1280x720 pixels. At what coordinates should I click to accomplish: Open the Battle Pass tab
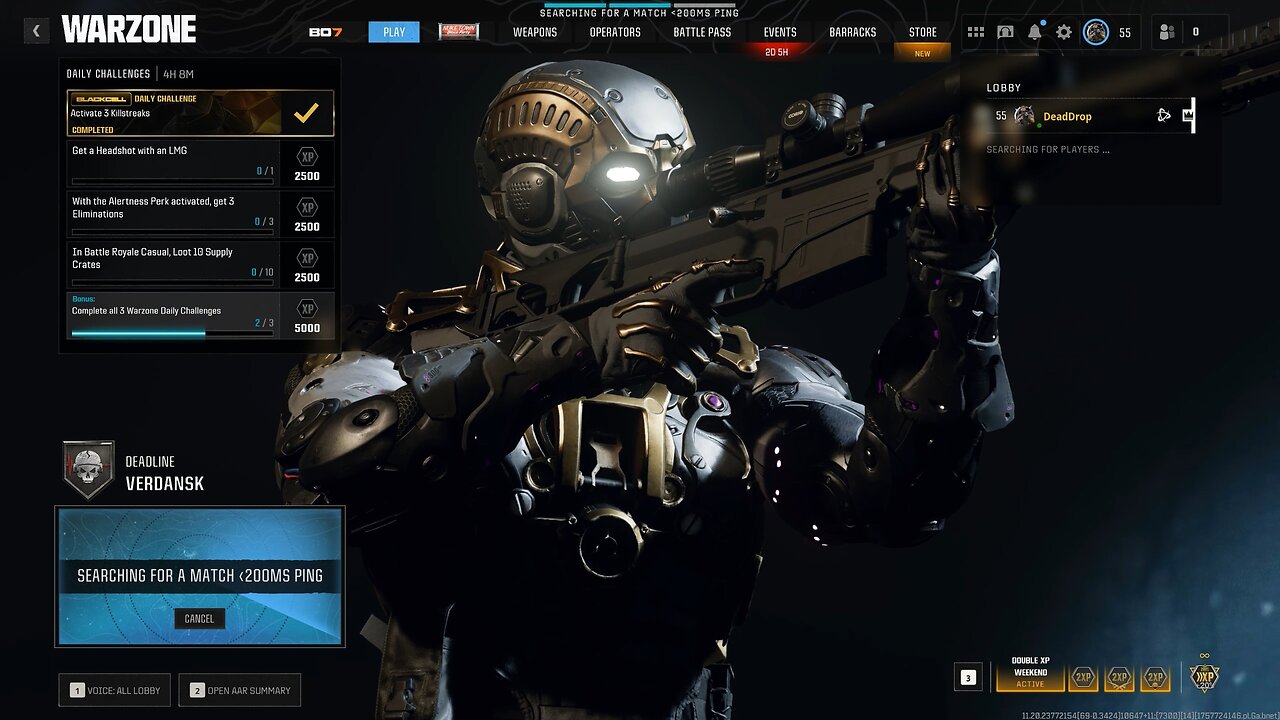pyautogui.click(x=702, y=32)
